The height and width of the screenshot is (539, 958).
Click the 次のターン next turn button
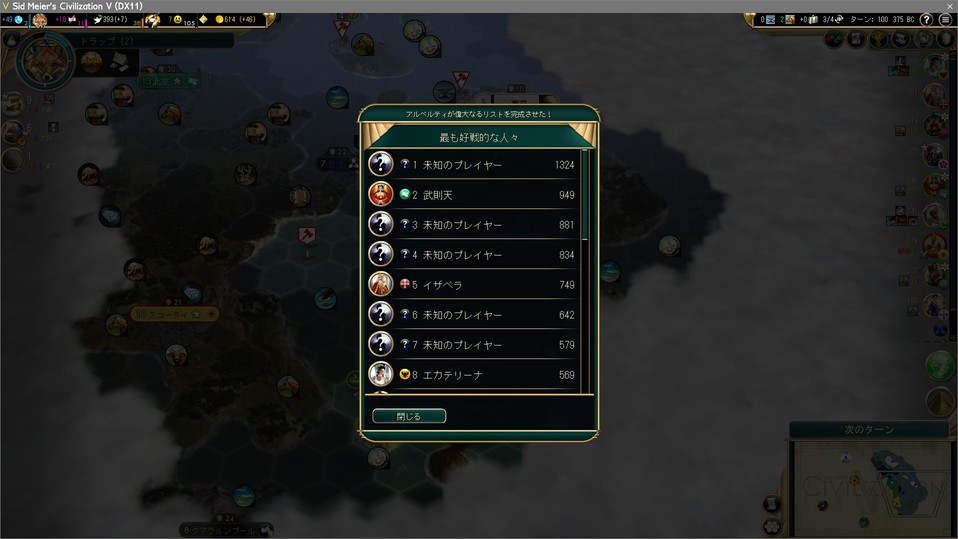click(x=868, y=429)
